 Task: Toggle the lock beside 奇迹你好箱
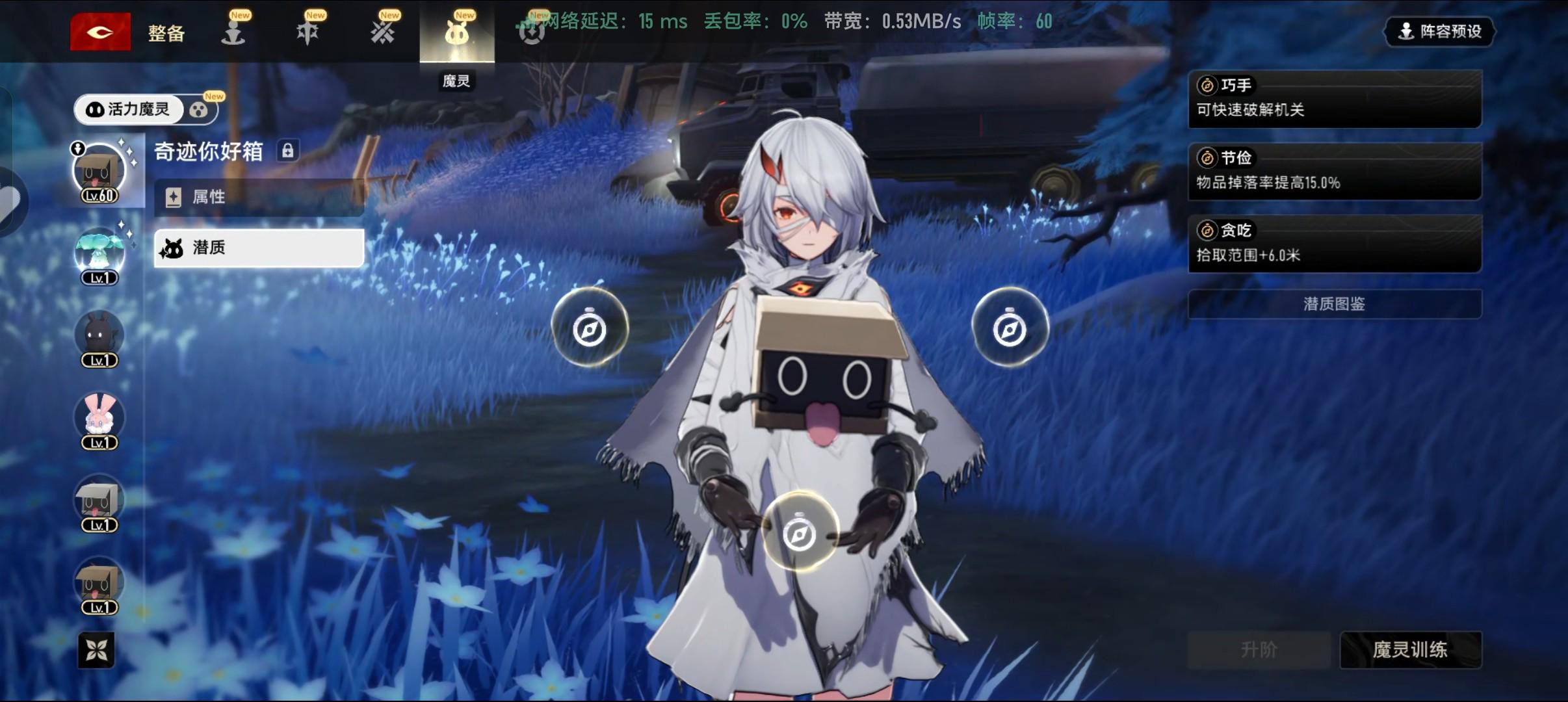pos(287,151)
